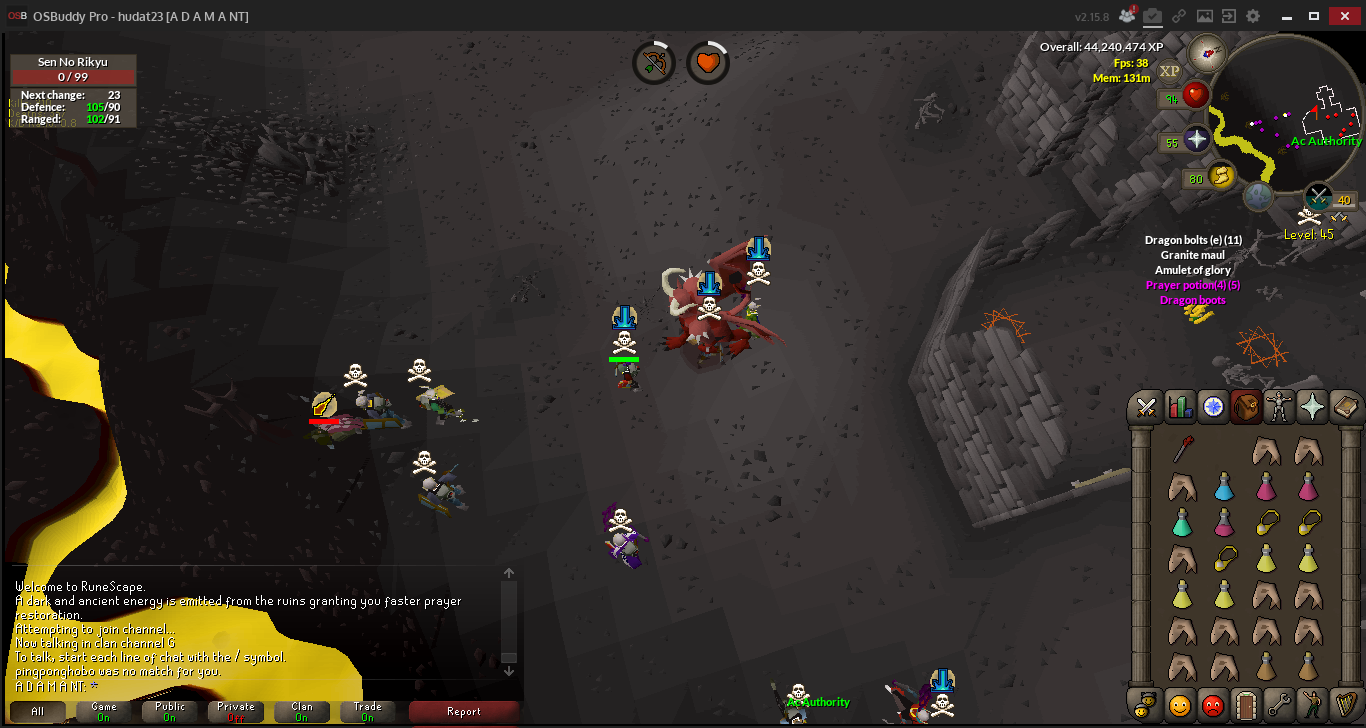Toggle quick prayers orb

tap(1197, 140)
